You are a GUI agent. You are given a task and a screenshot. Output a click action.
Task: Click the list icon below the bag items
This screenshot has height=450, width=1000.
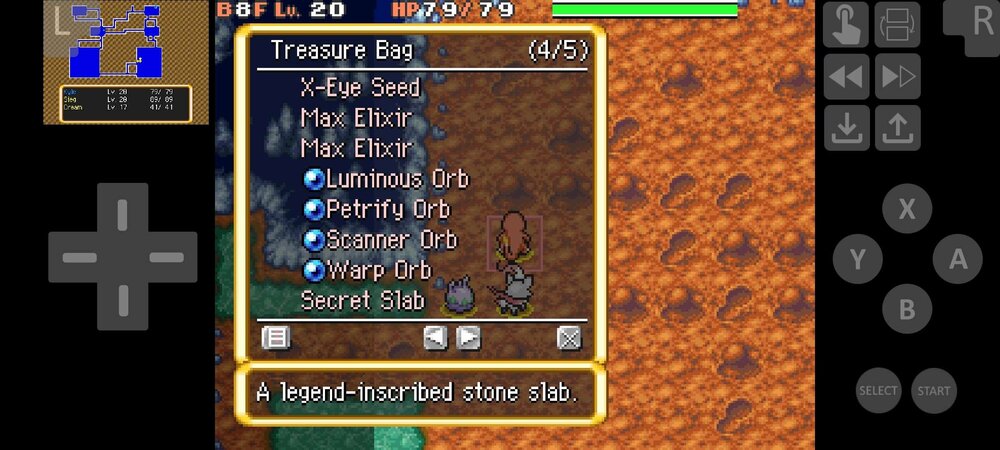(x=275, y=338)
